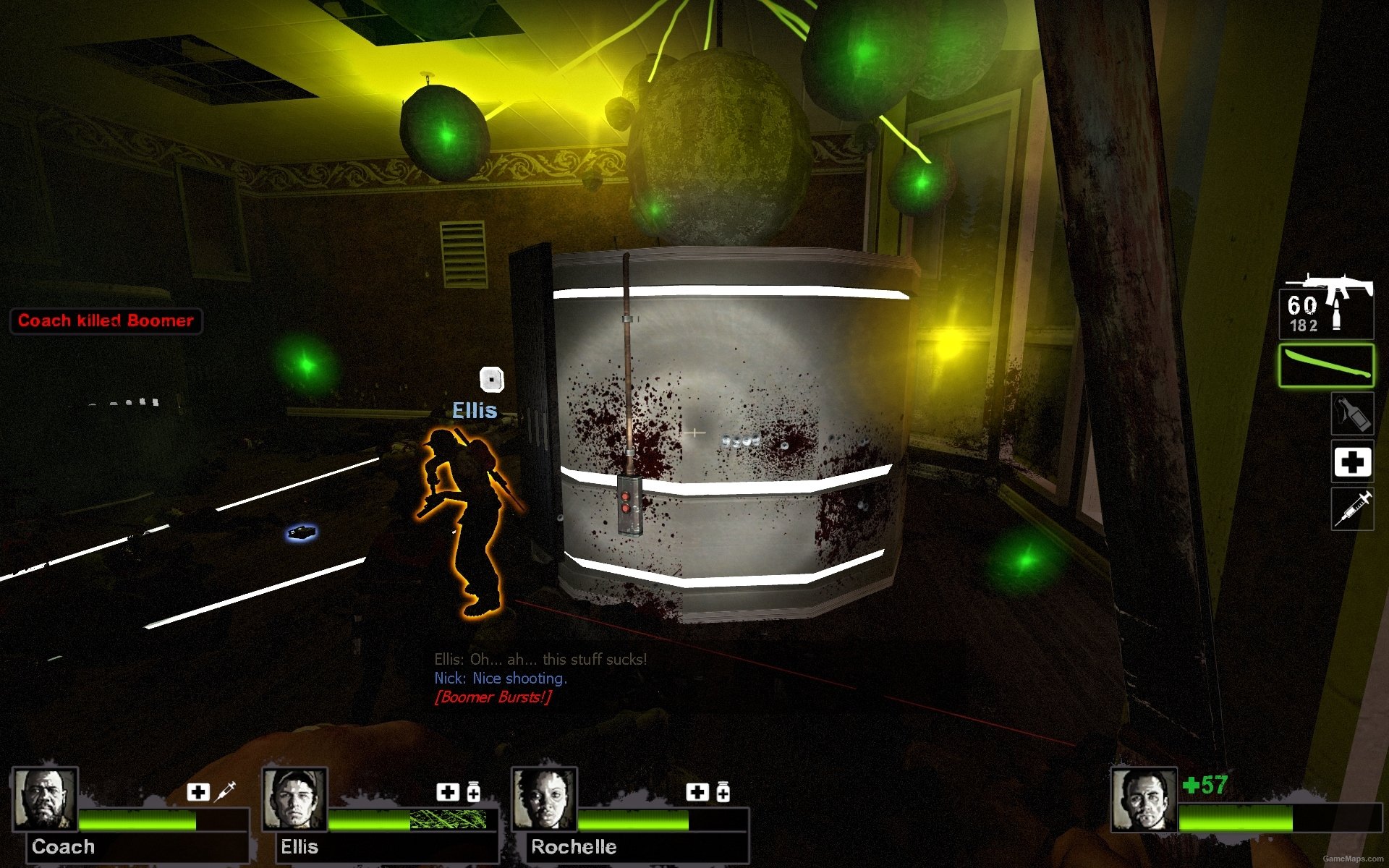Switch to the green crowbar melee slot
Screen dimensions: 1389x868
pos(1326,366)
